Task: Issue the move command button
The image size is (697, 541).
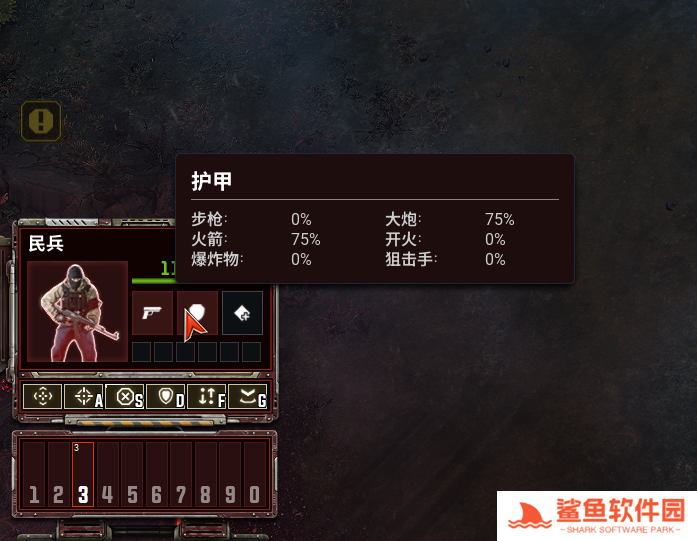Action: pos(42,397)
